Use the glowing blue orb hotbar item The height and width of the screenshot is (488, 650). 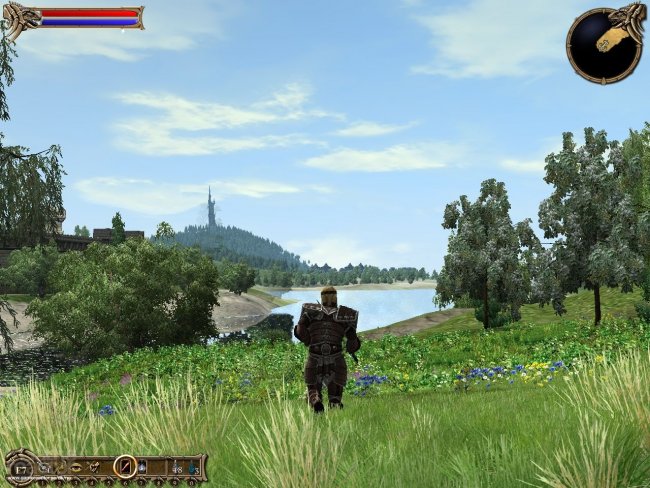pos(142,467)
